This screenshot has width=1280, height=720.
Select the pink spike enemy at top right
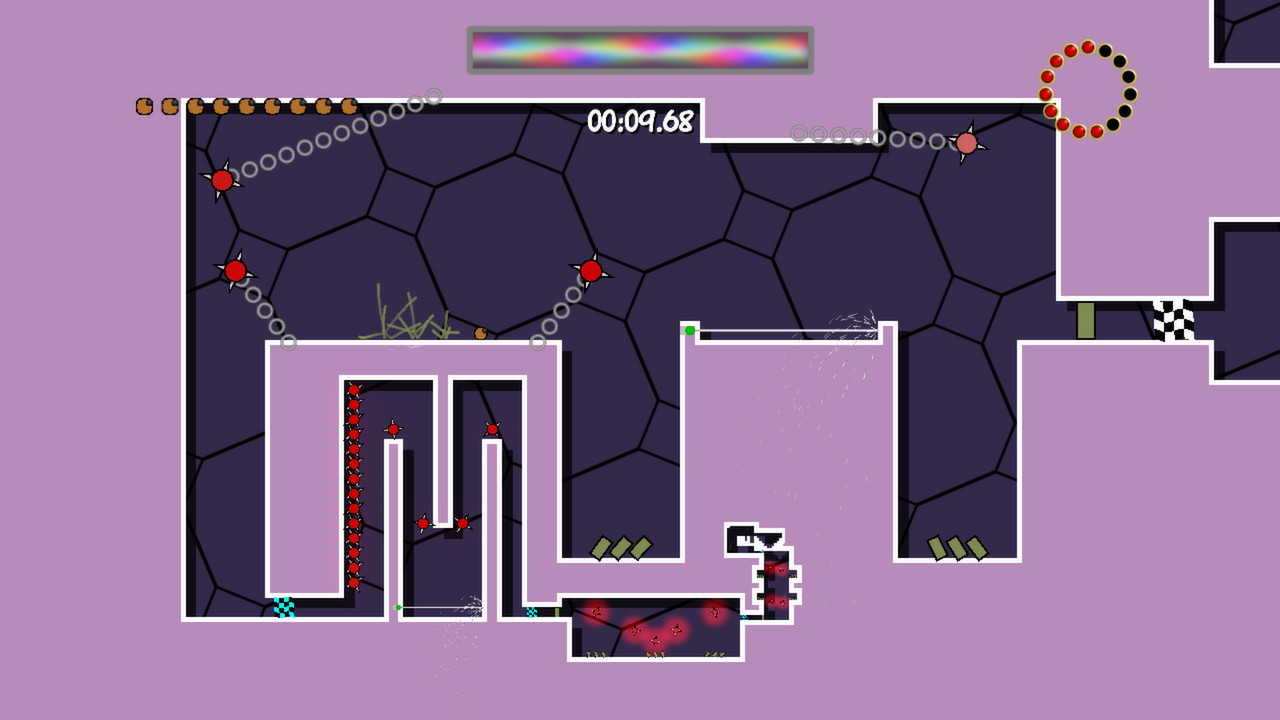tap(965, 143)
